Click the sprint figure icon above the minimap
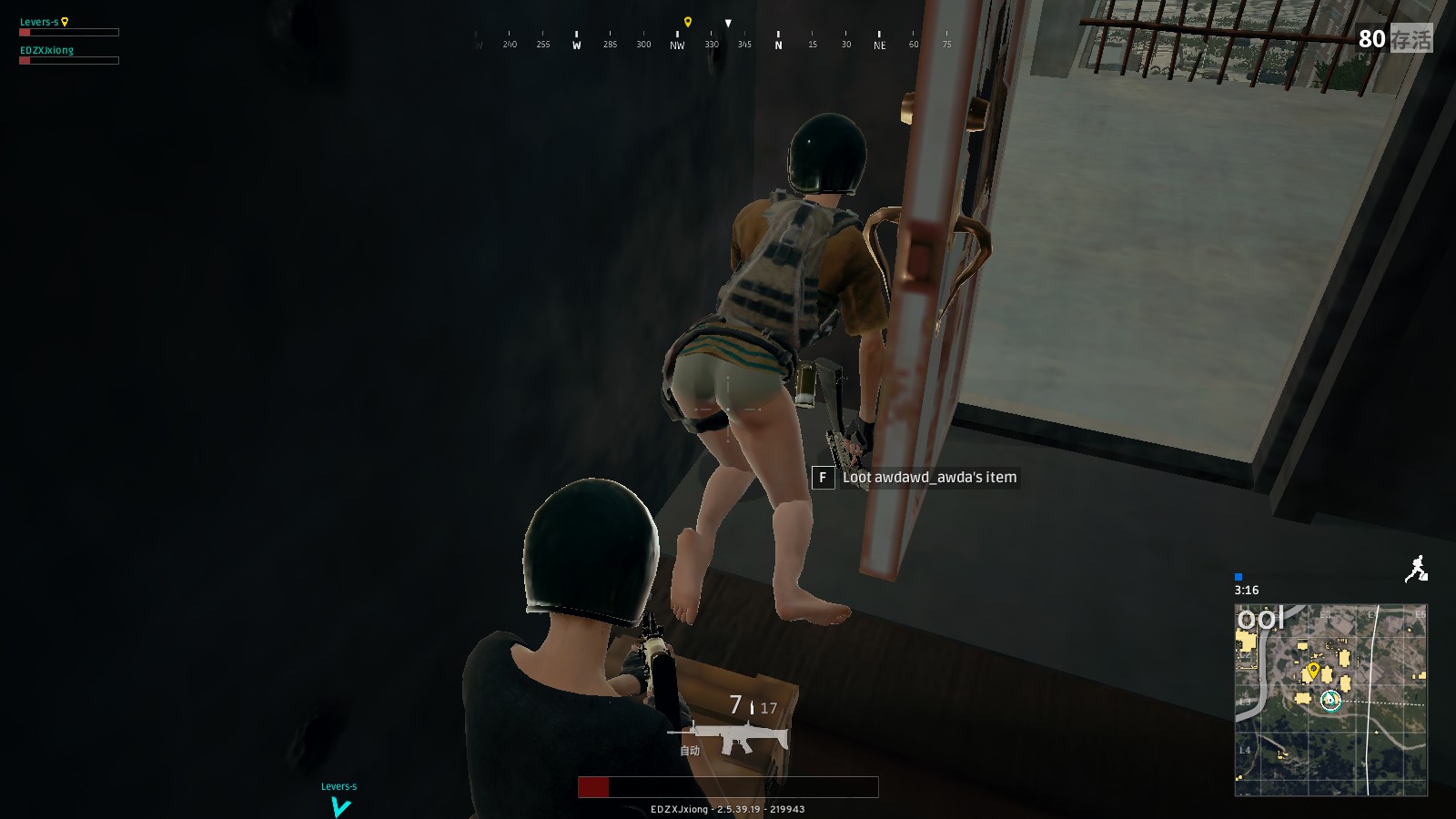This screenshot has height=819, width=1456. coord(1416,566)
